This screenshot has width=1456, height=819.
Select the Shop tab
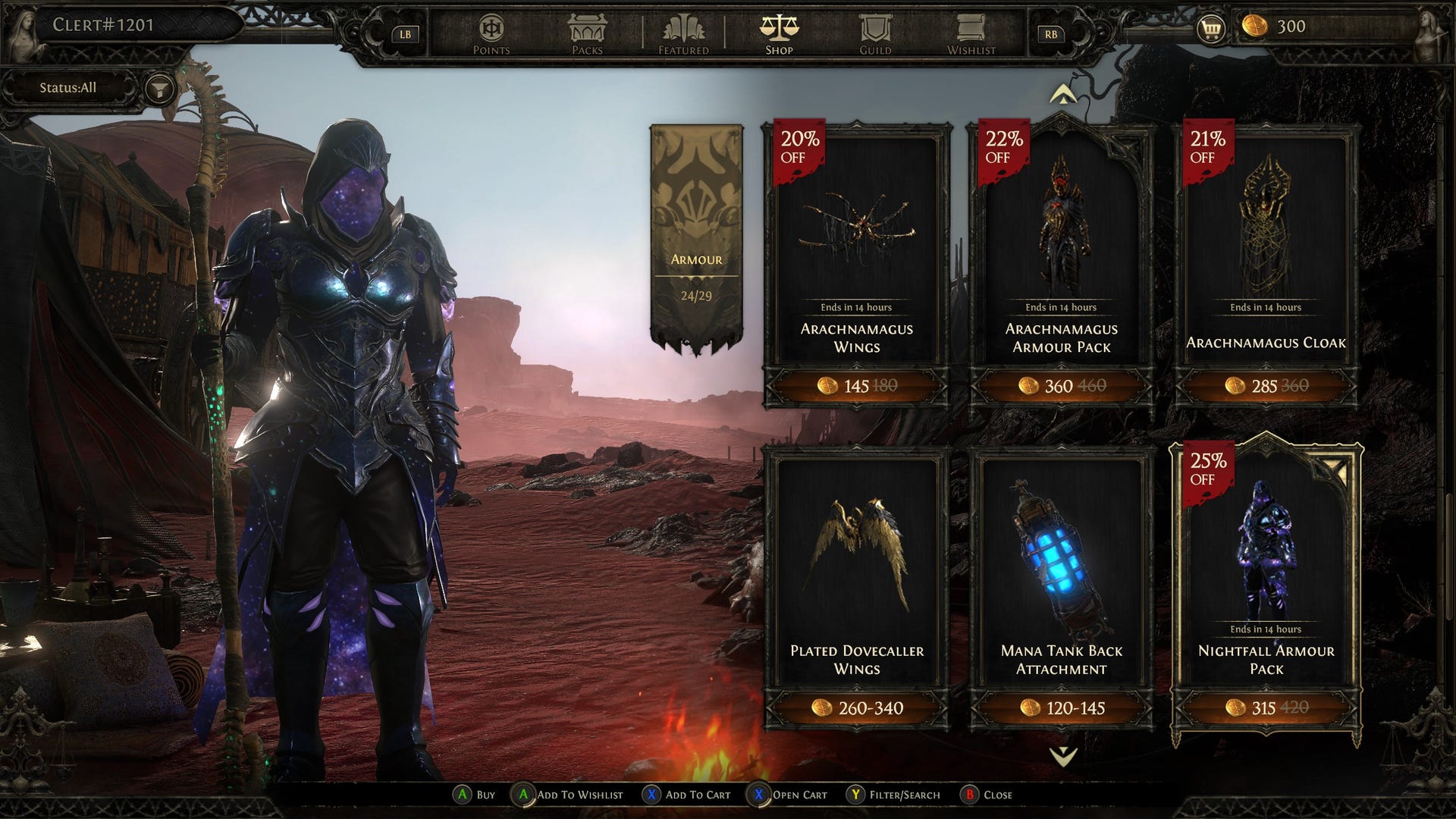pyautogui.click(x=779, y=35)
